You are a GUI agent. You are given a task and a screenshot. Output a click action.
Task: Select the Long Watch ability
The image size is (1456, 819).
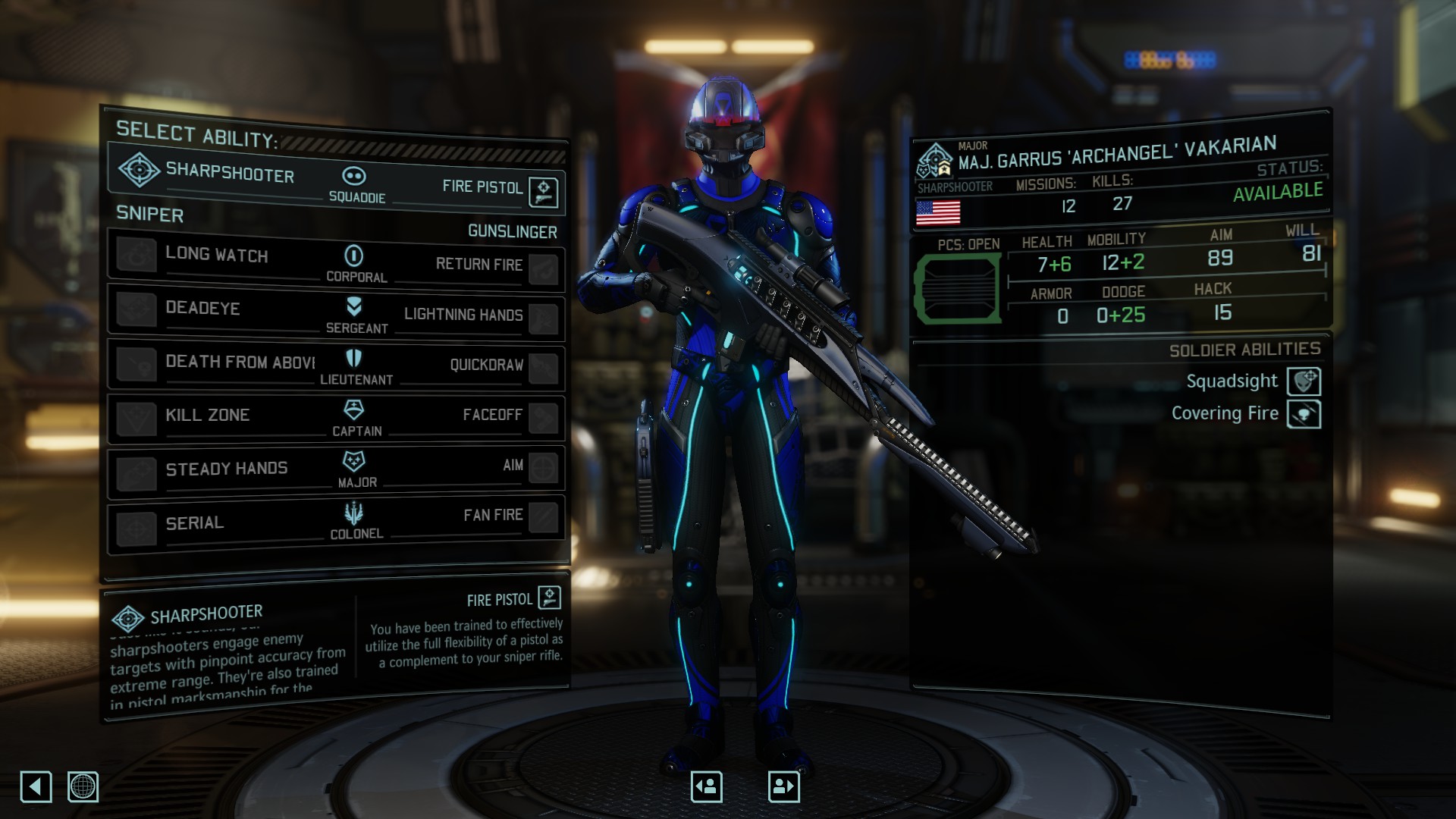216,256
